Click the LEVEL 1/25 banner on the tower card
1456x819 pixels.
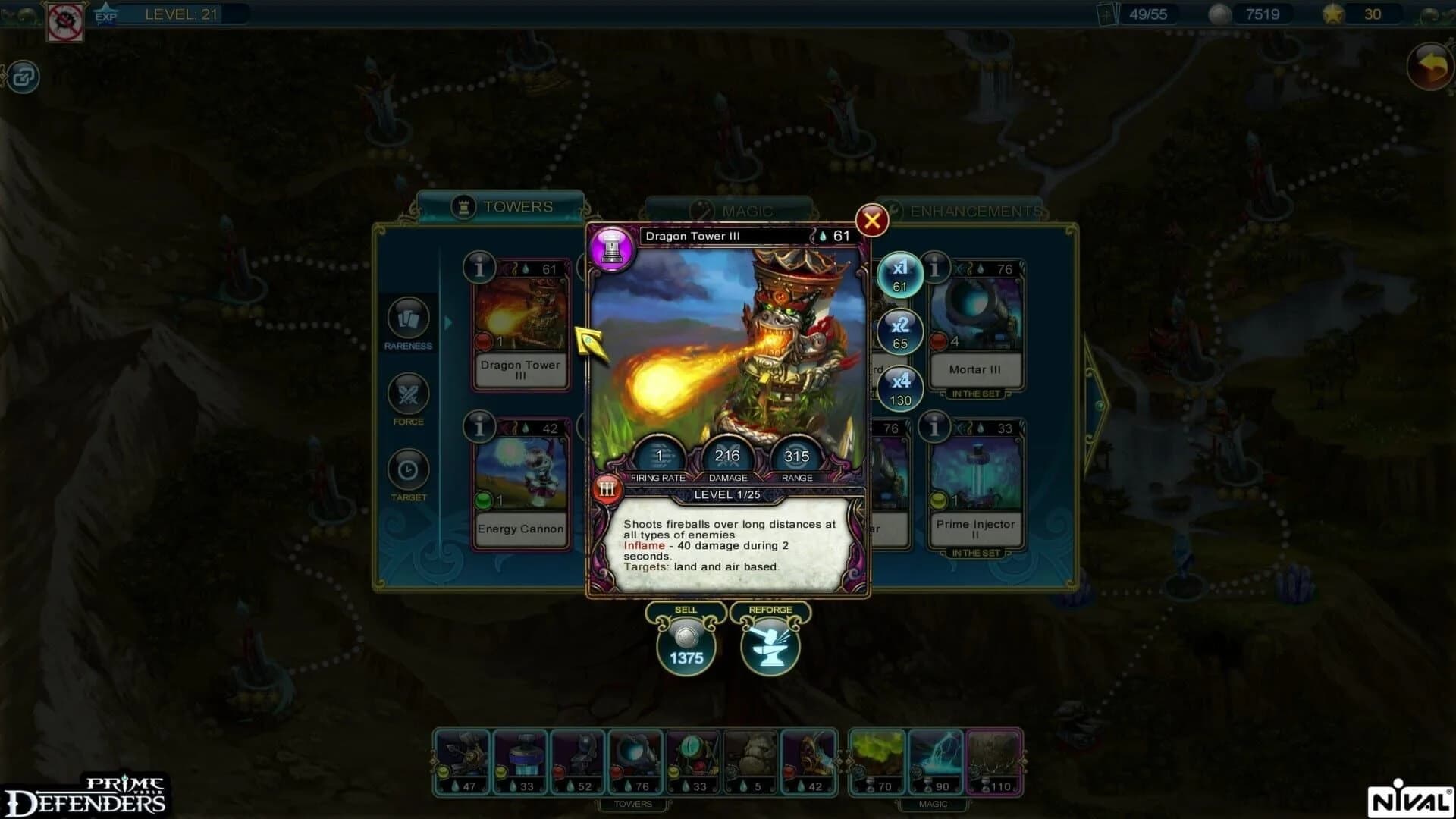click(x=728, y=494)
